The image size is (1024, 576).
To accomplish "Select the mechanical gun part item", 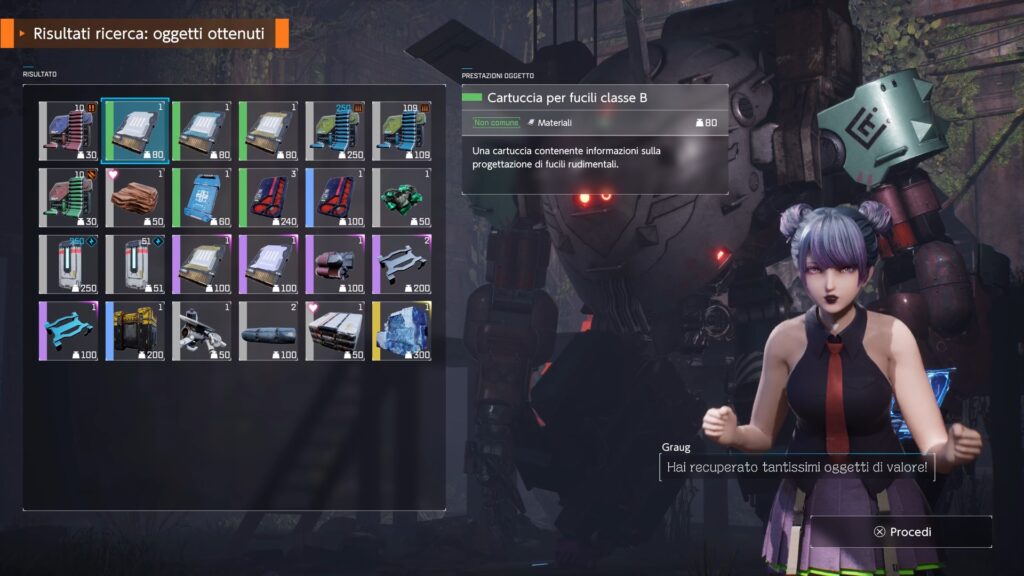I will [x=202, y=330].
